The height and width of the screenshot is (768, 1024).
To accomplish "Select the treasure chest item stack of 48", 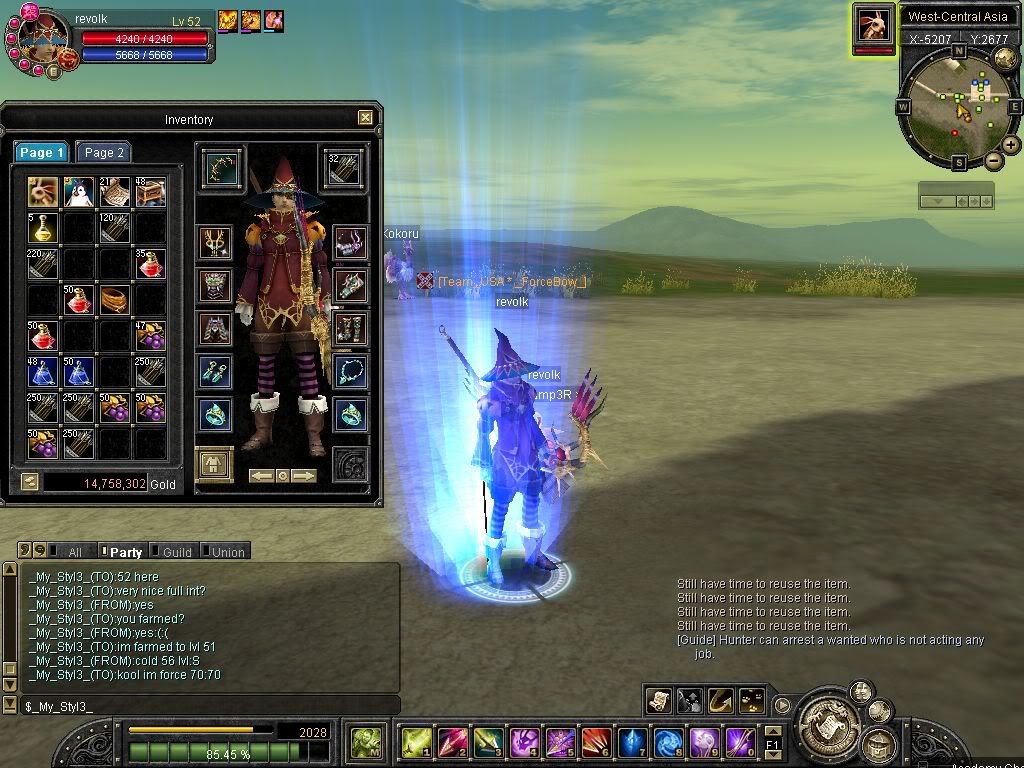I will tap(150, 192).
